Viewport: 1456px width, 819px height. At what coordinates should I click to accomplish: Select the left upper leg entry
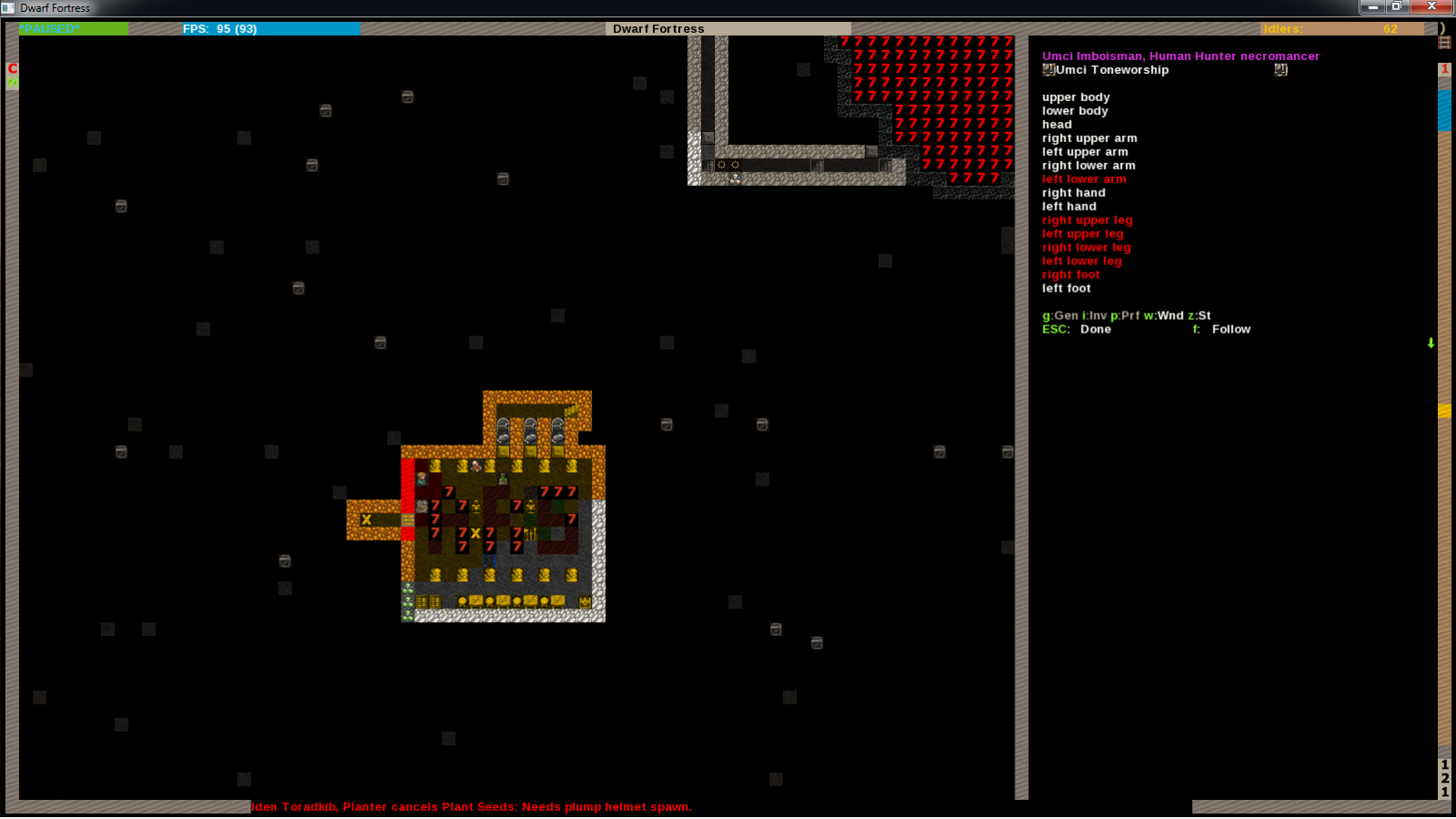click(1083, 234)
